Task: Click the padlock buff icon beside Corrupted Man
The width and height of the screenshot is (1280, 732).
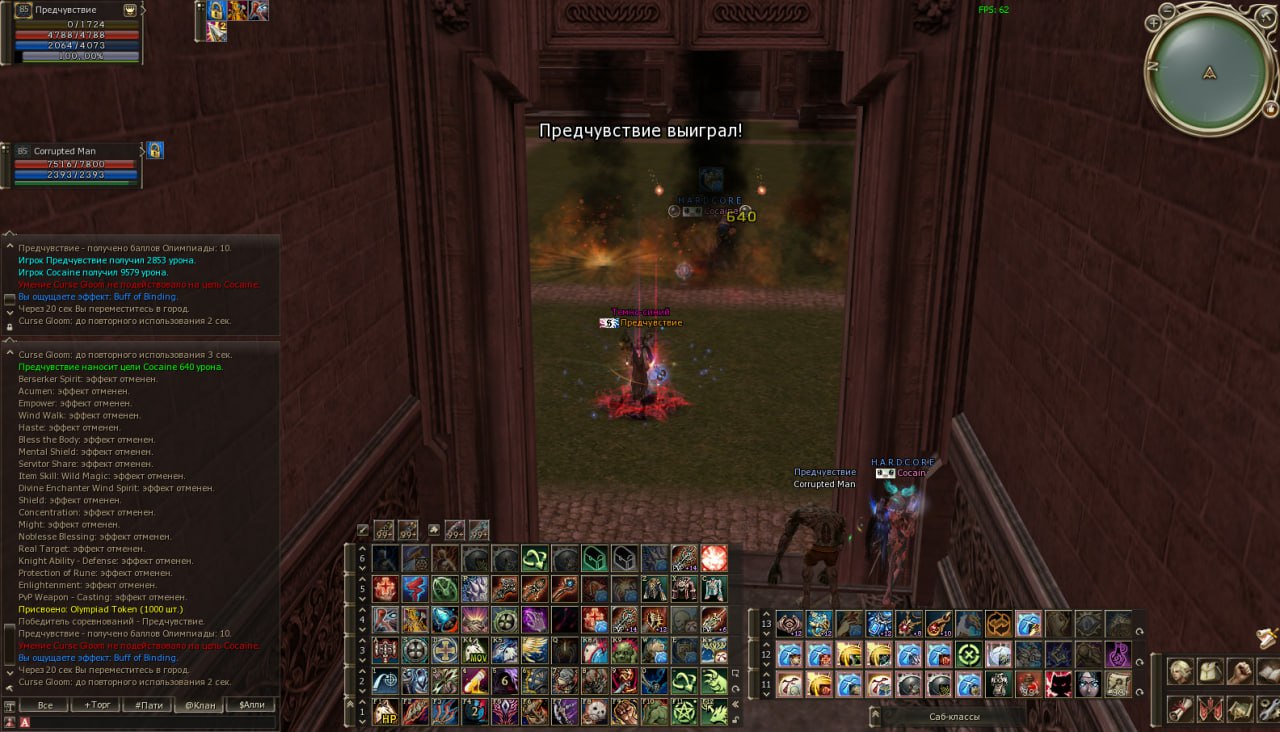Action: (x=156, y=151)
